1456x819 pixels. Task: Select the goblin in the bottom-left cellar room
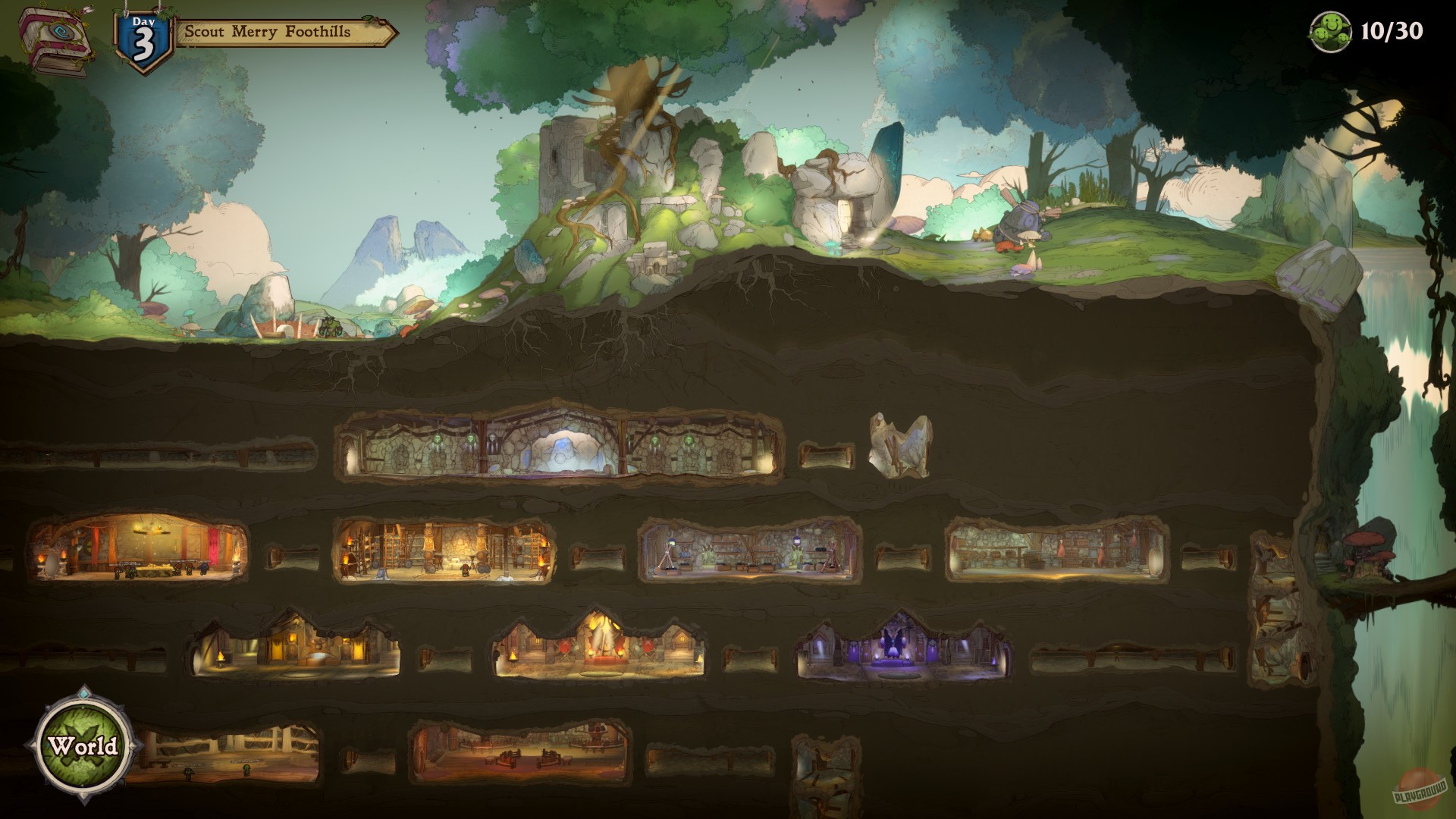248,772
